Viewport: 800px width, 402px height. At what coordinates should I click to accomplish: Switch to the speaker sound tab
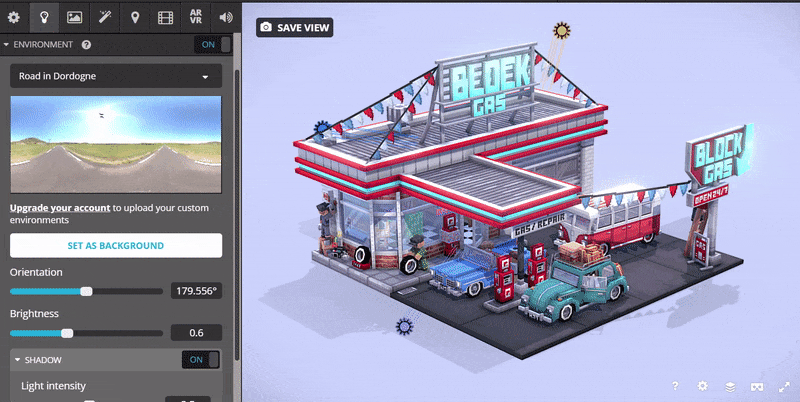(x=225, y=17)
